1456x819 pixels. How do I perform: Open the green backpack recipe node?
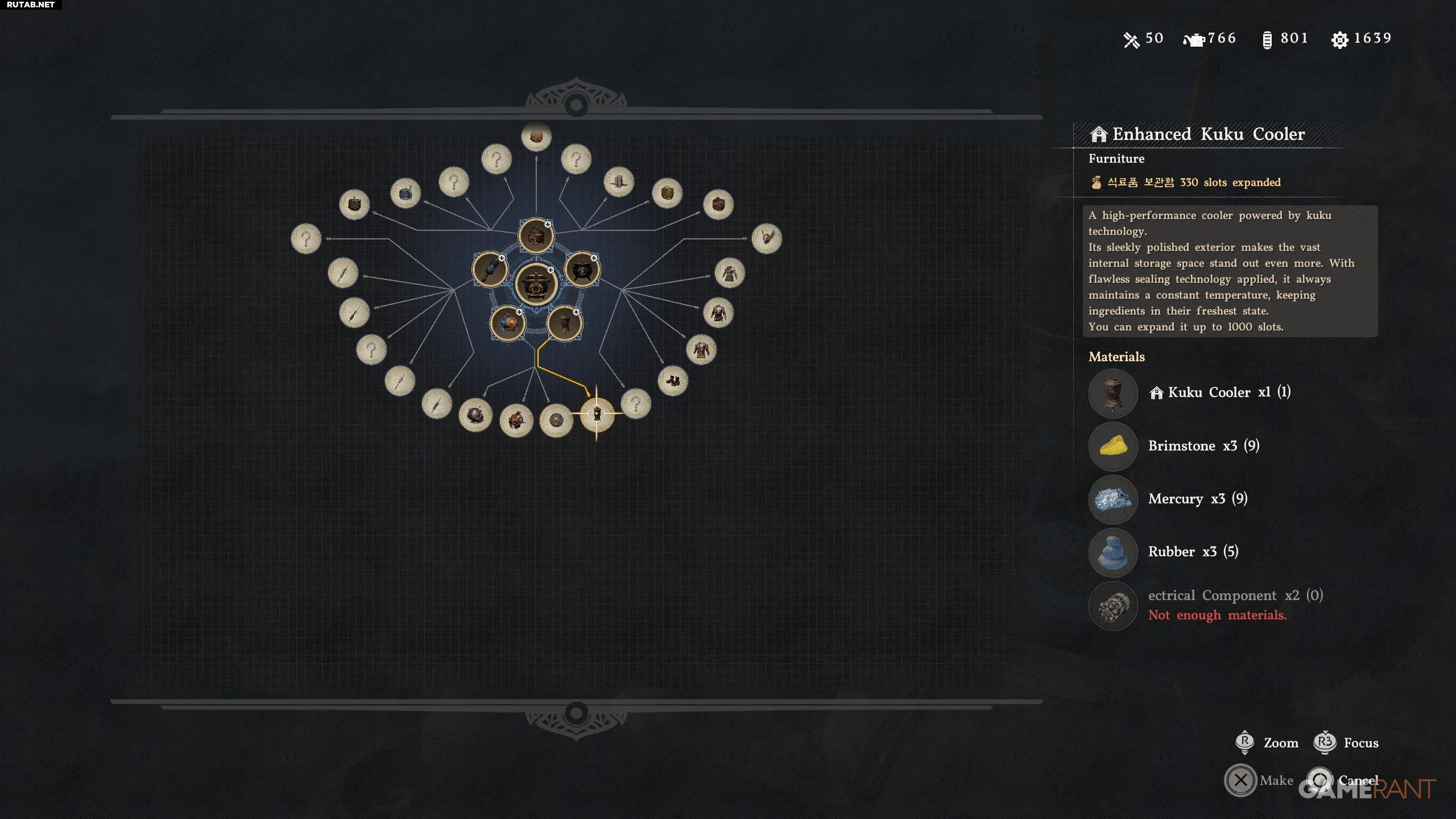point(667,193)
